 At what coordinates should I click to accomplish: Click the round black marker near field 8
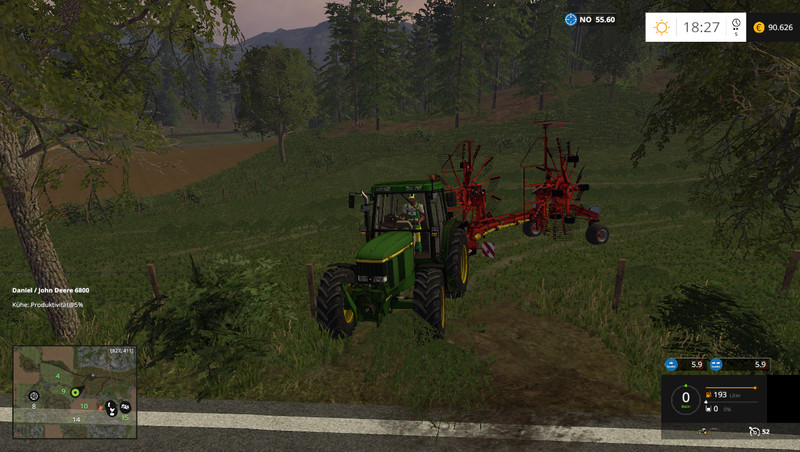click(34, 396)
